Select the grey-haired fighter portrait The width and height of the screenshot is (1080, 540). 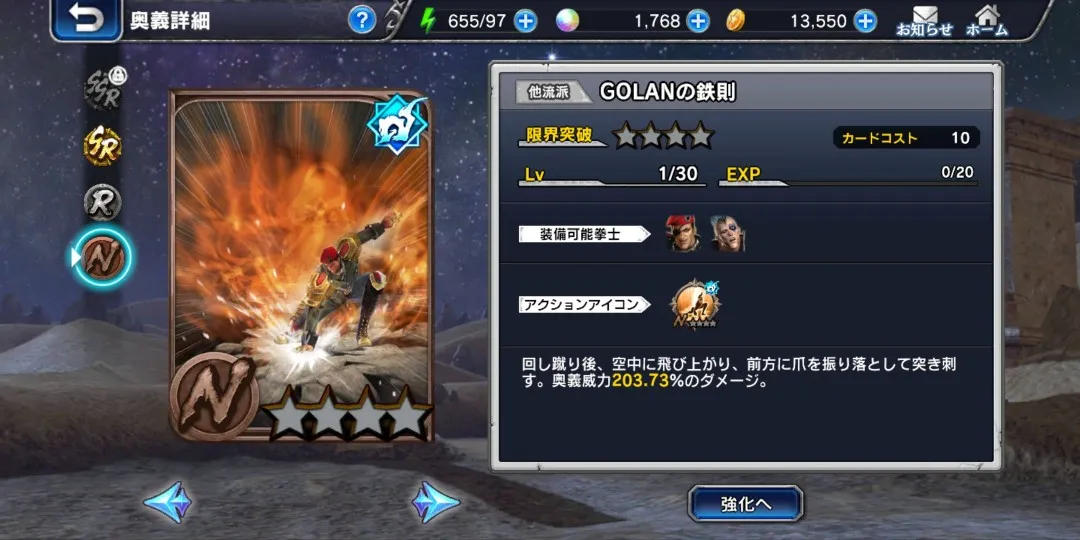(728, 234)
